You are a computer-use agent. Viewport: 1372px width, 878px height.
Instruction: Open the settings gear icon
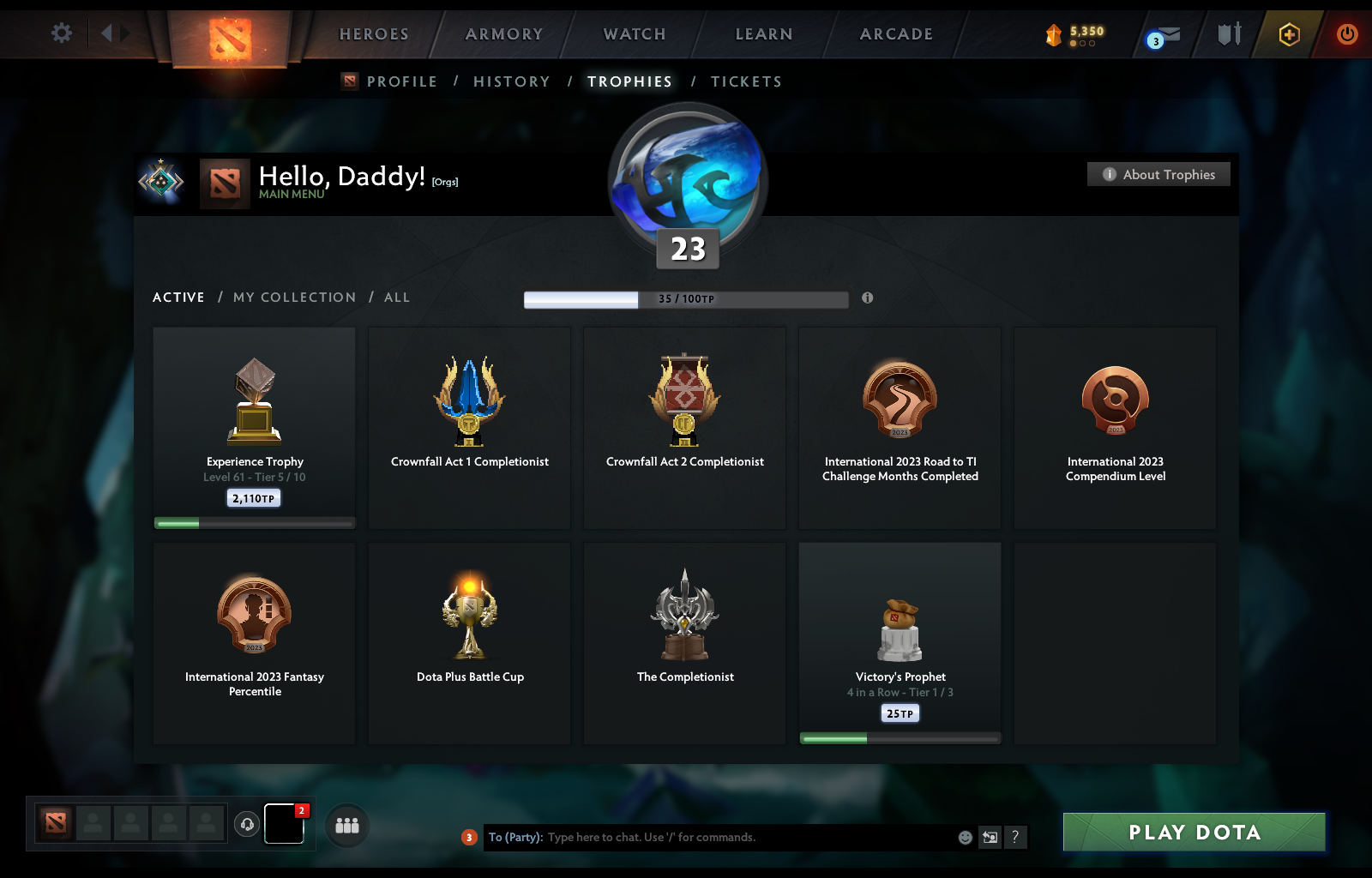pos(61,32)
